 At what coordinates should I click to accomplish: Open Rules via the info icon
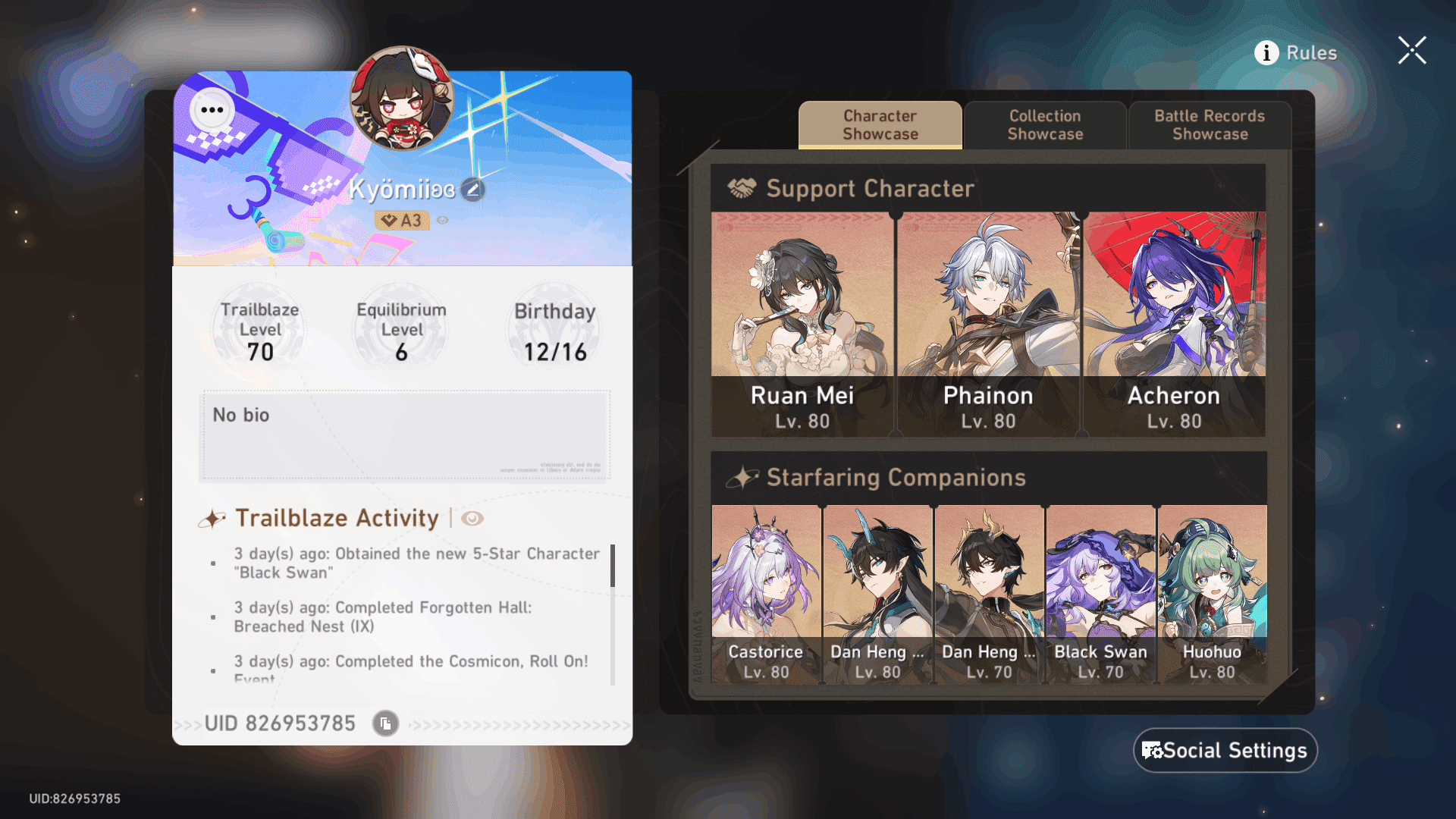pyautogui.click(x=1265, y=53)
